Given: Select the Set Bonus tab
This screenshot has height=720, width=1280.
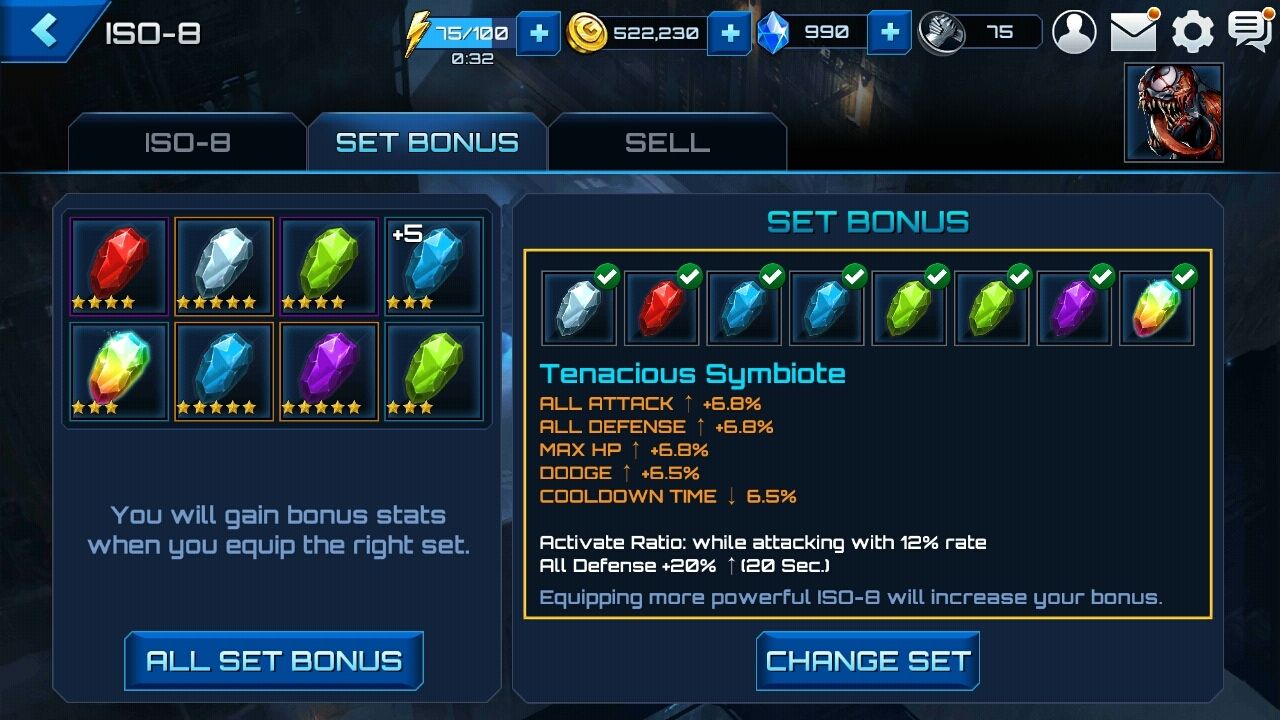Looking at the screenshot, I should coord(427,142).
